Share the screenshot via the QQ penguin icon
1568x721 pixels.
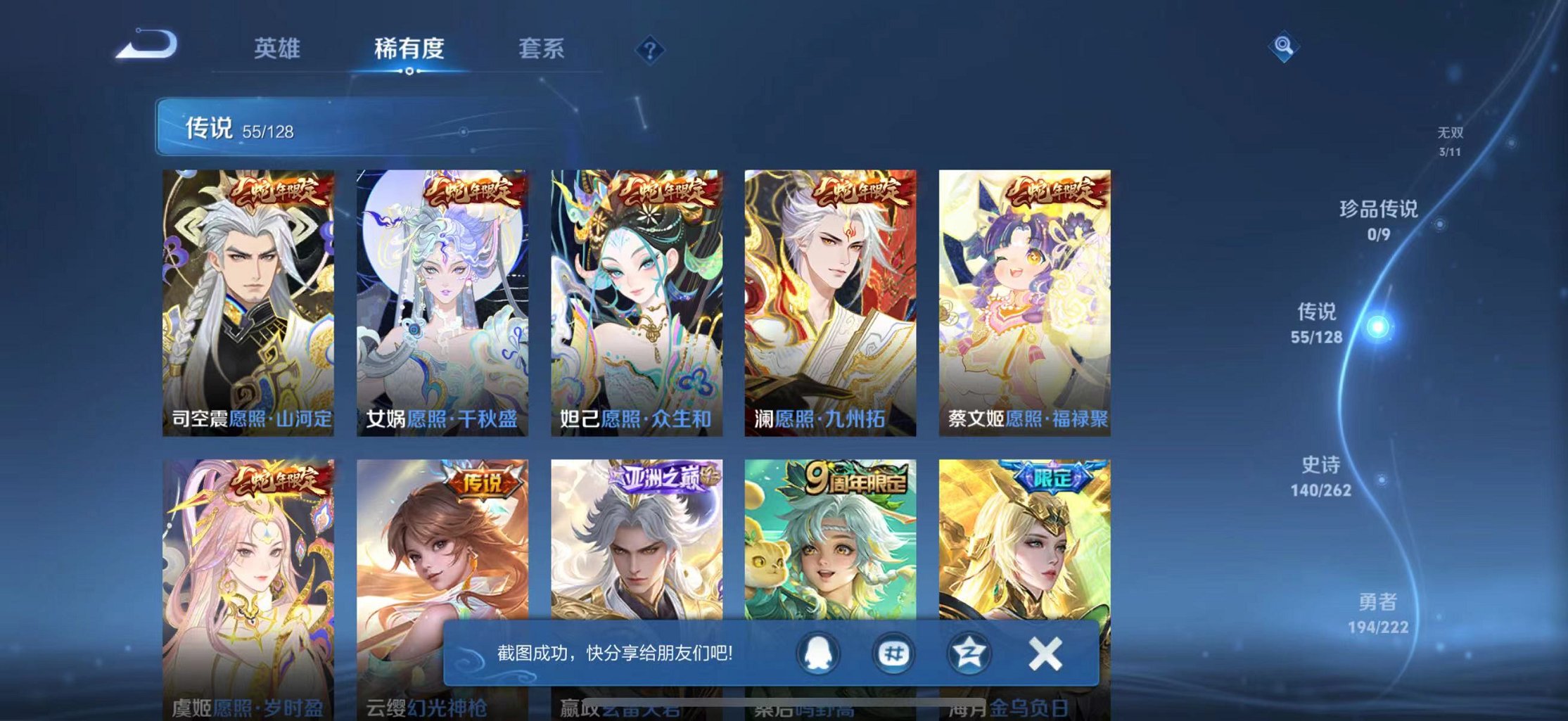point(817,653)
